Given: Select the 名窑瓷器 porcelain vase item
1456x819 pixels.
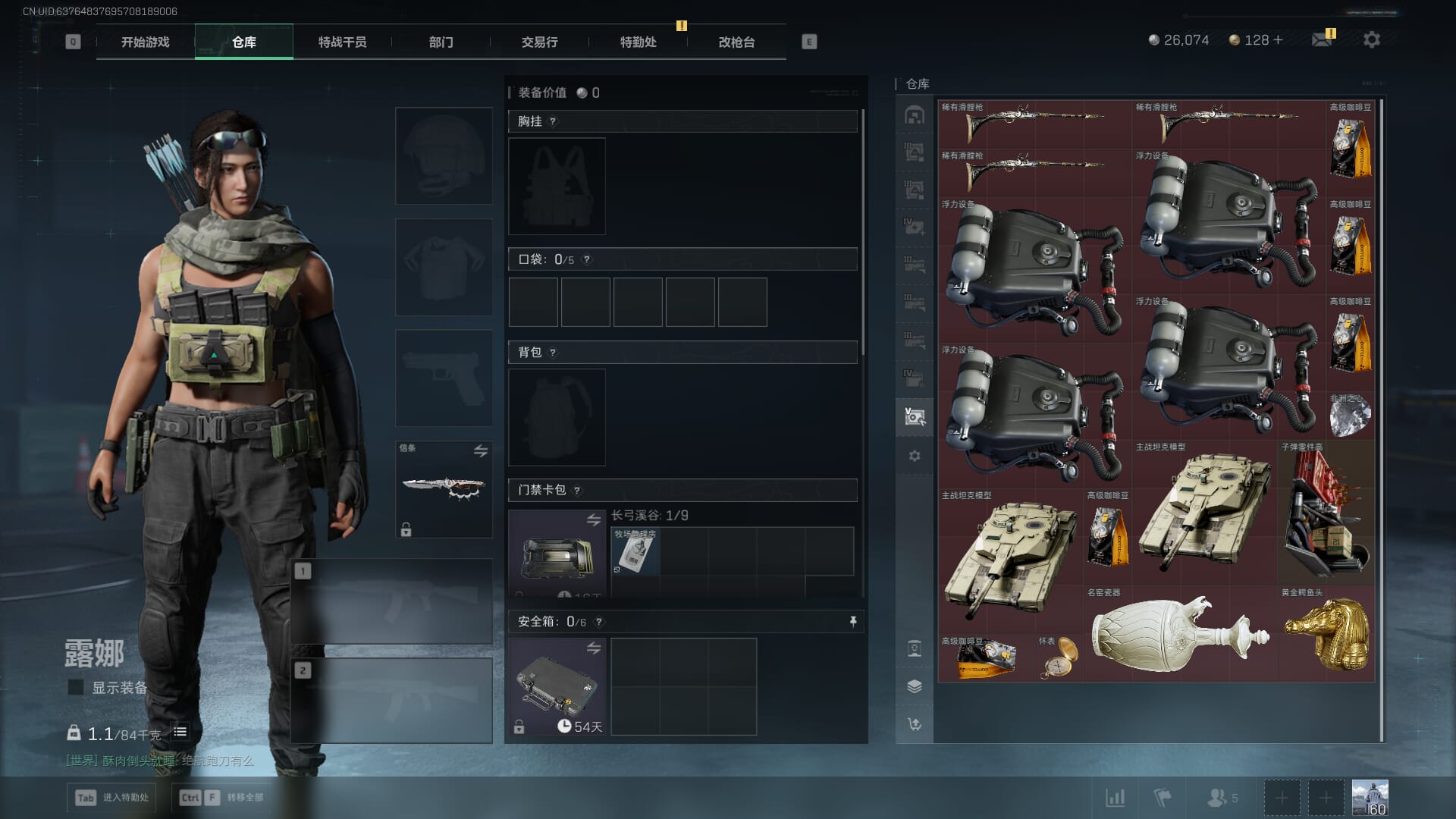Looking at the screenshot, I should (1180, 634).
